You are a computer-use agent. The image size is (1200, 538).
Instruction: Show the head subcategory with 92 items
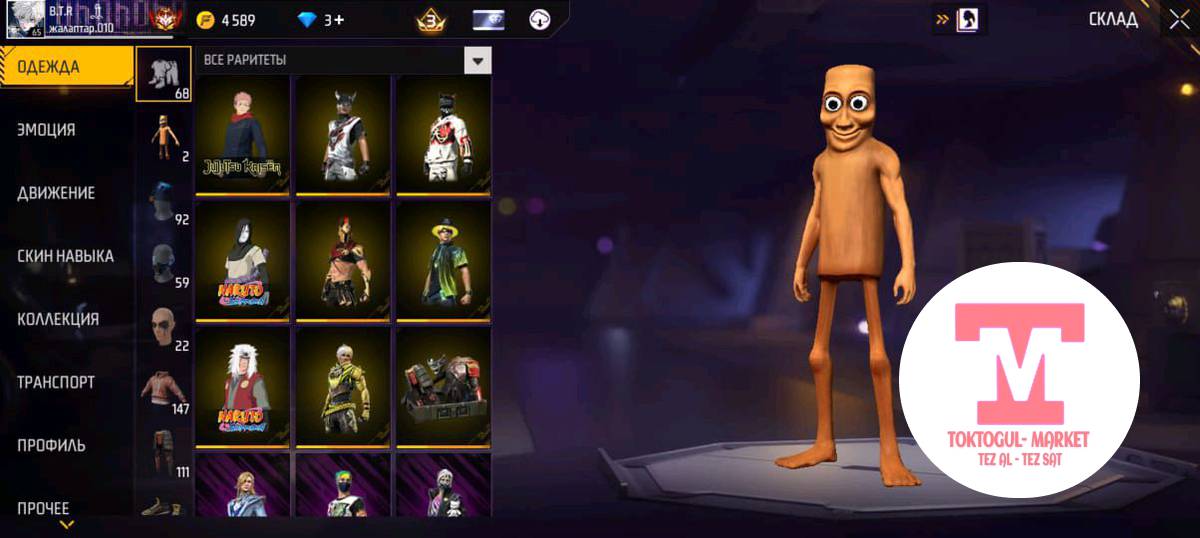[165, 200]
